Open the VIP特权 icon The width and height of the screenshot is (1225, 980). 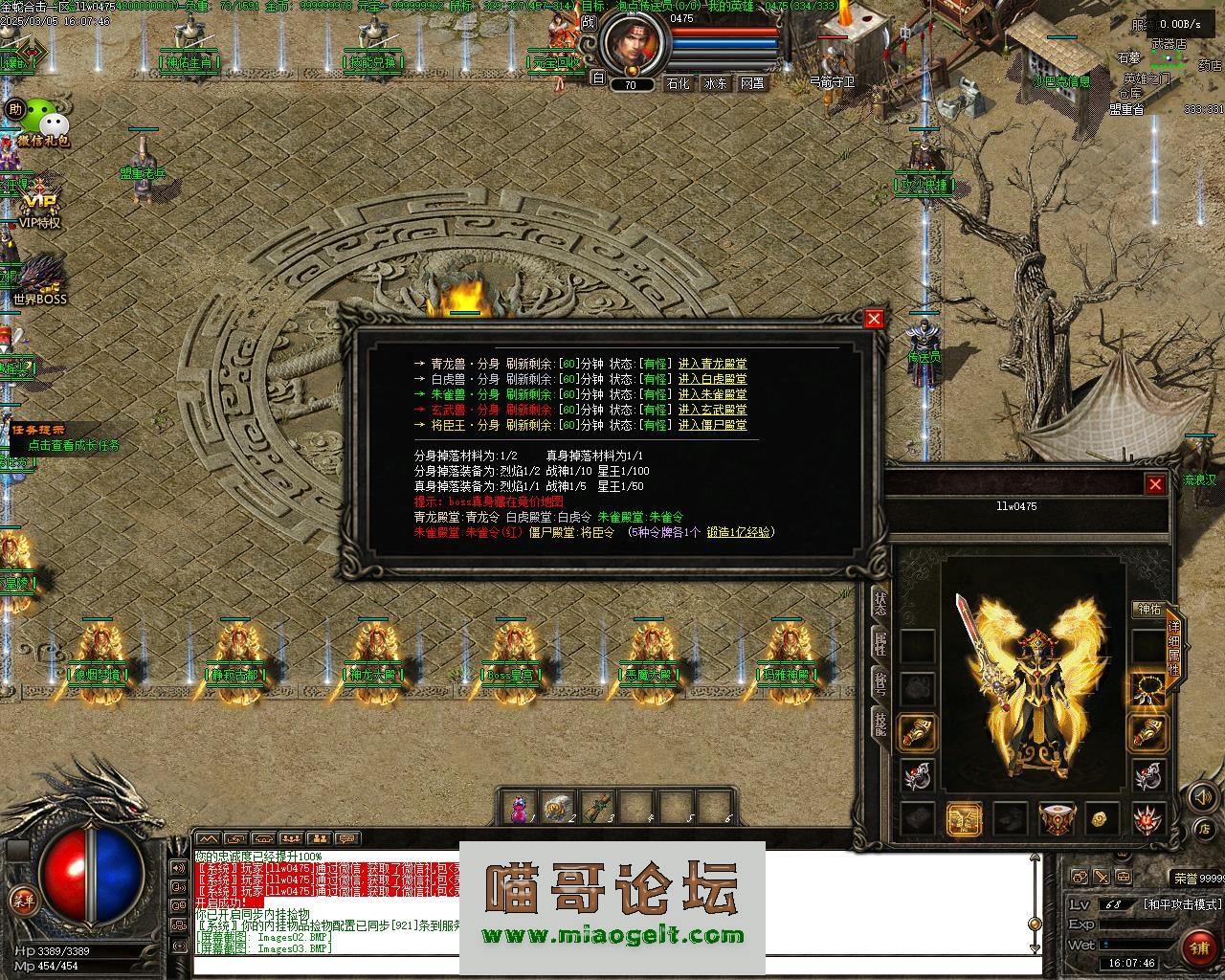40,206
